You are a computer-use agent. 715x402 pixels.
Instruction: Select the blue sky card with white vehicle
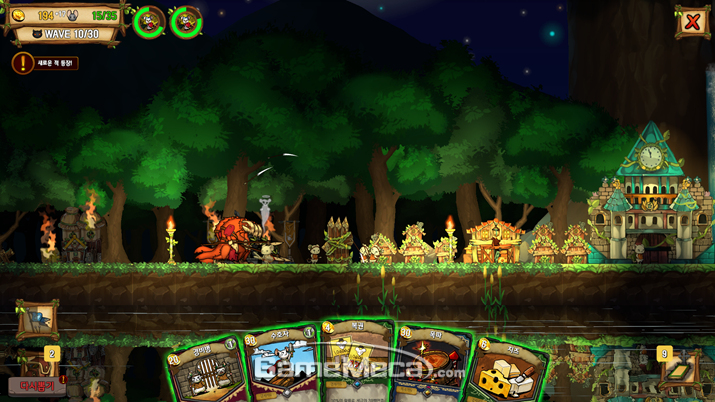click(x=281, y=366)
